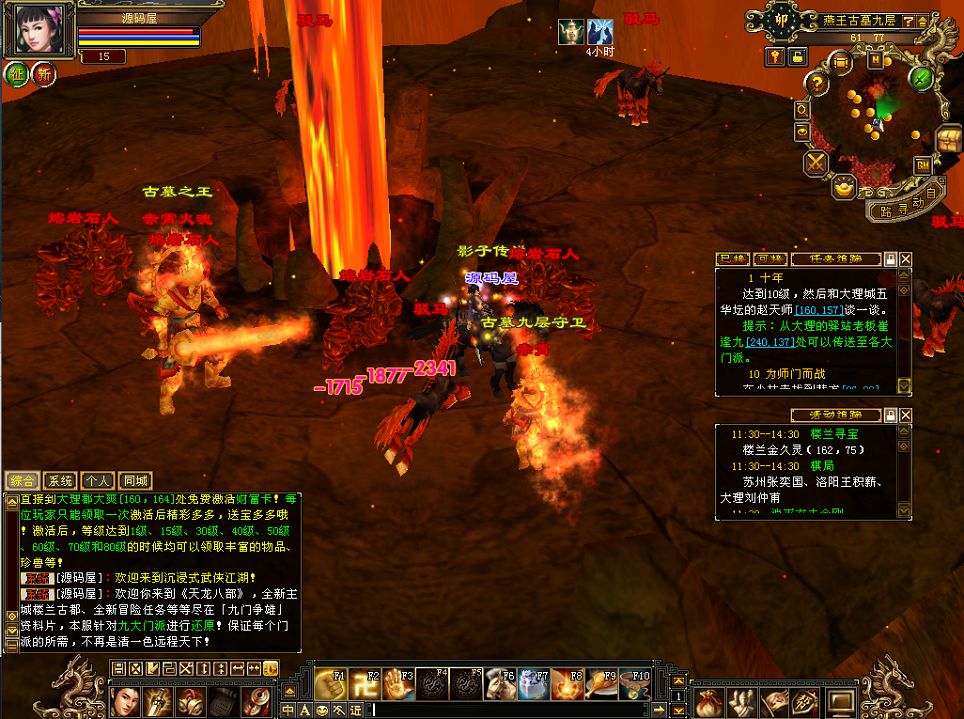Switch to the 系统 chat tab
This screenshot has height=719, width=964.
pyautogui.click(x=61, y=481)
